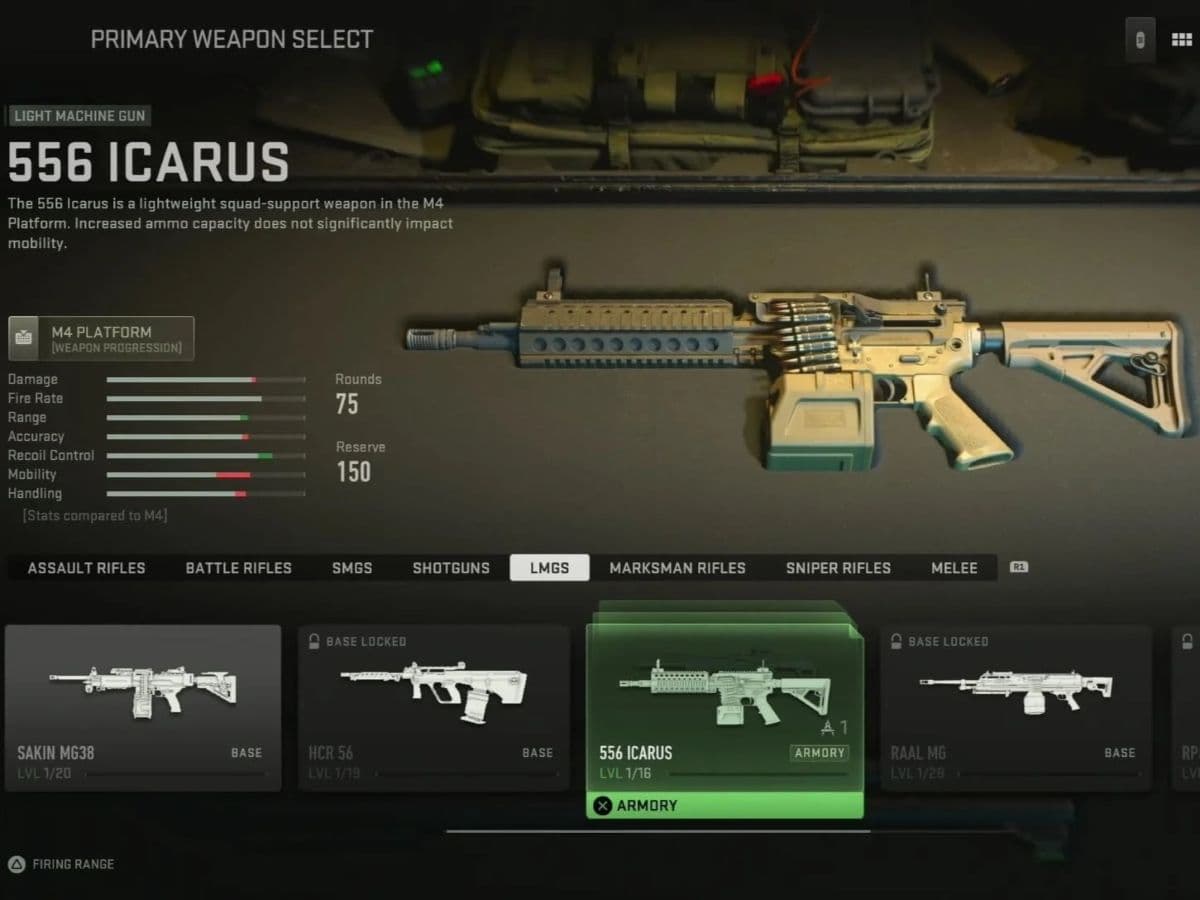Select the SMGs tab

pos(352,568)
